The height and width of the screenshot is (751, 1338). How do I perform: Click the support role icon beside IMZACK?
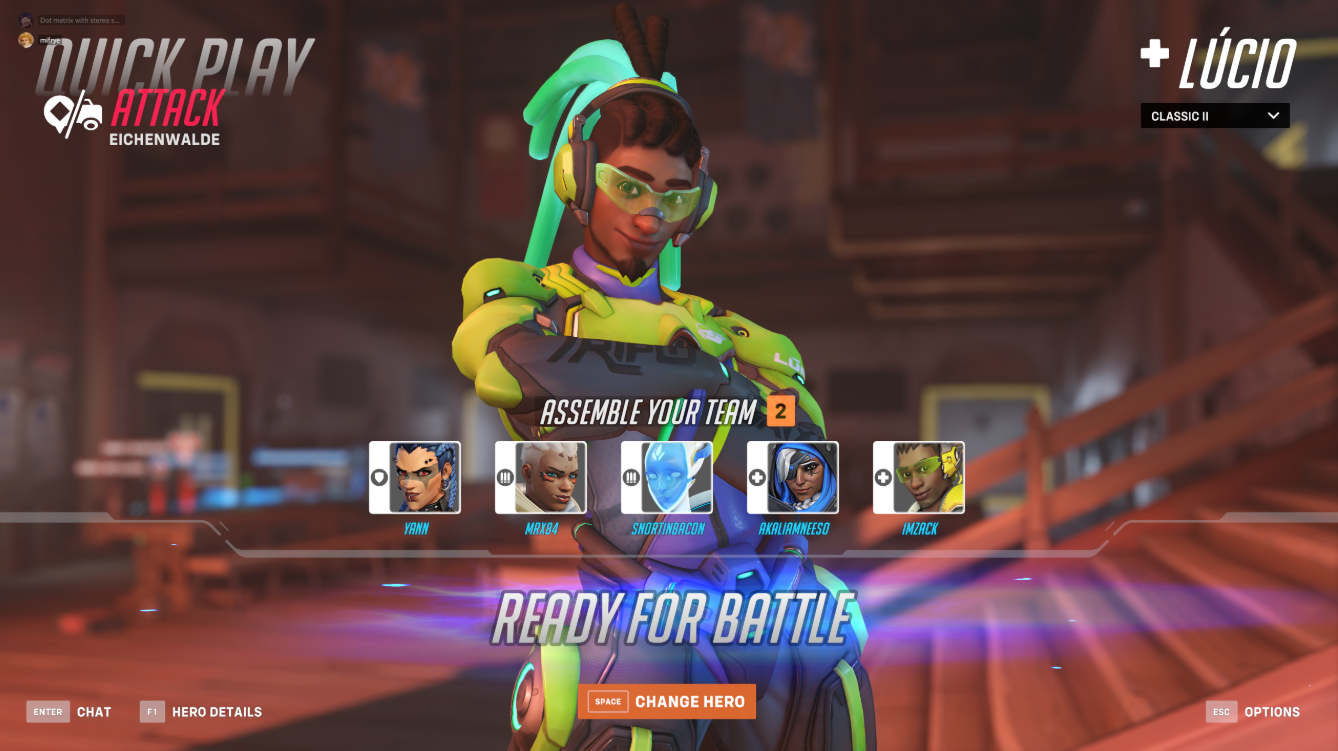tap(881, 477)
